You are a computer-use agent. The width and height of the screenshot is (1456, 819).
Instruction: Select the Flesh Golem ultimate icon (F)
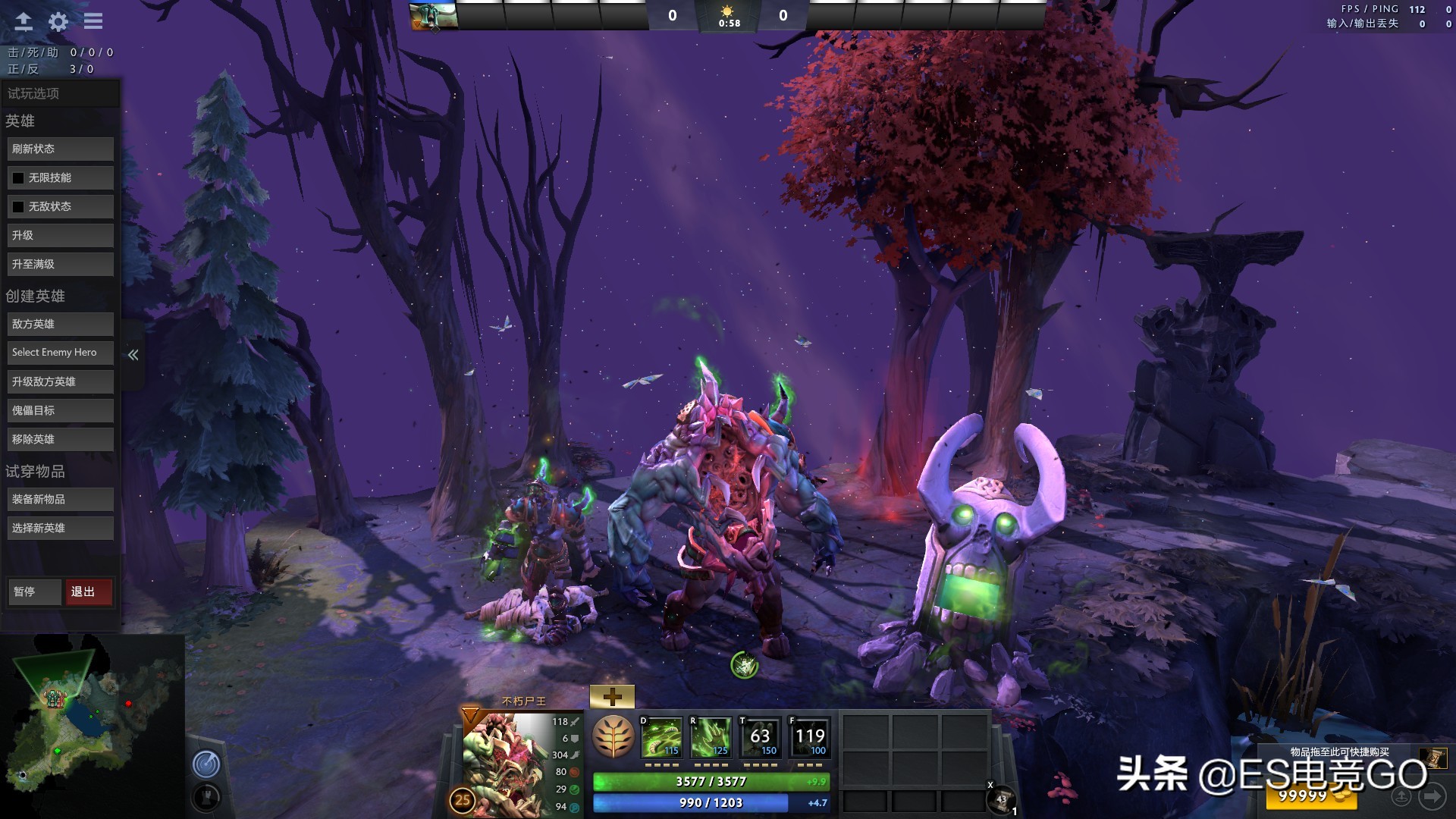810,736
